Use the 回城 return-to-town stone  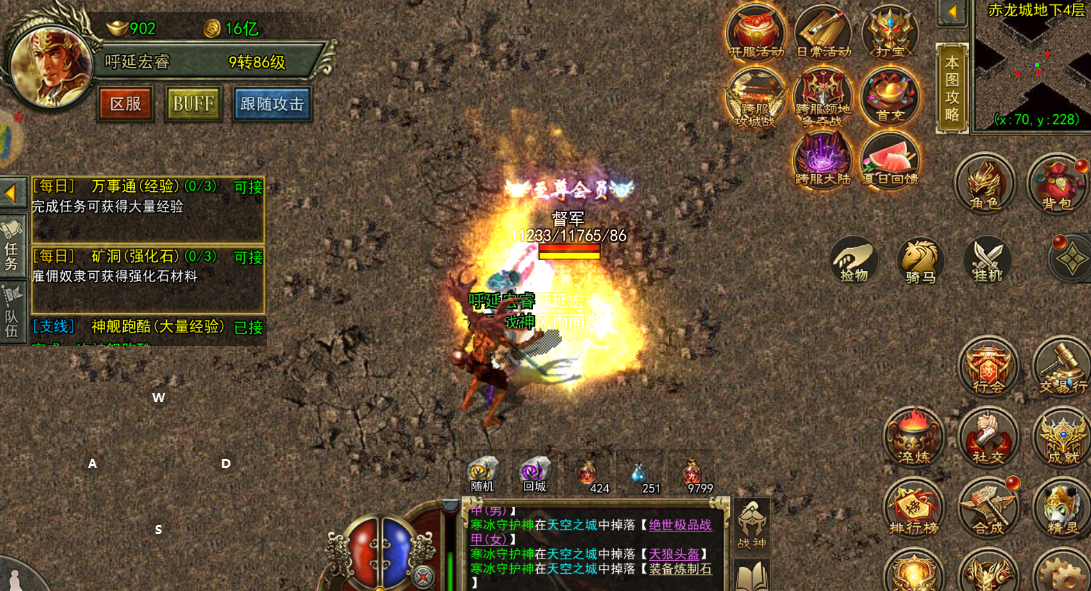pyautogui.click(x=534, y=474)
